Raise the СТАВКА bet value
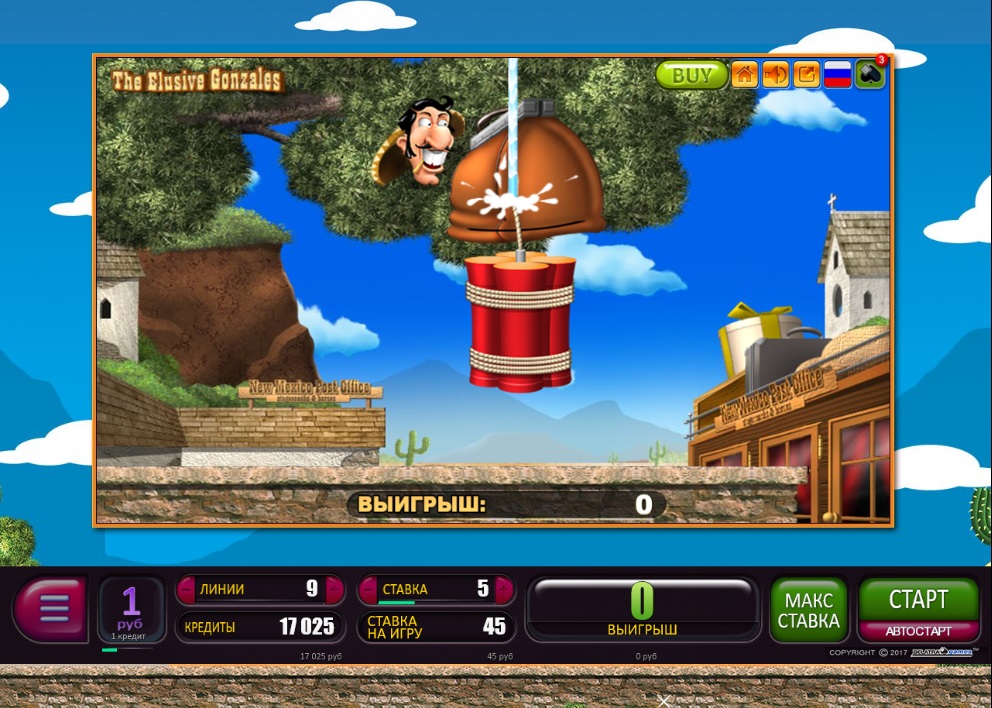 506,590
